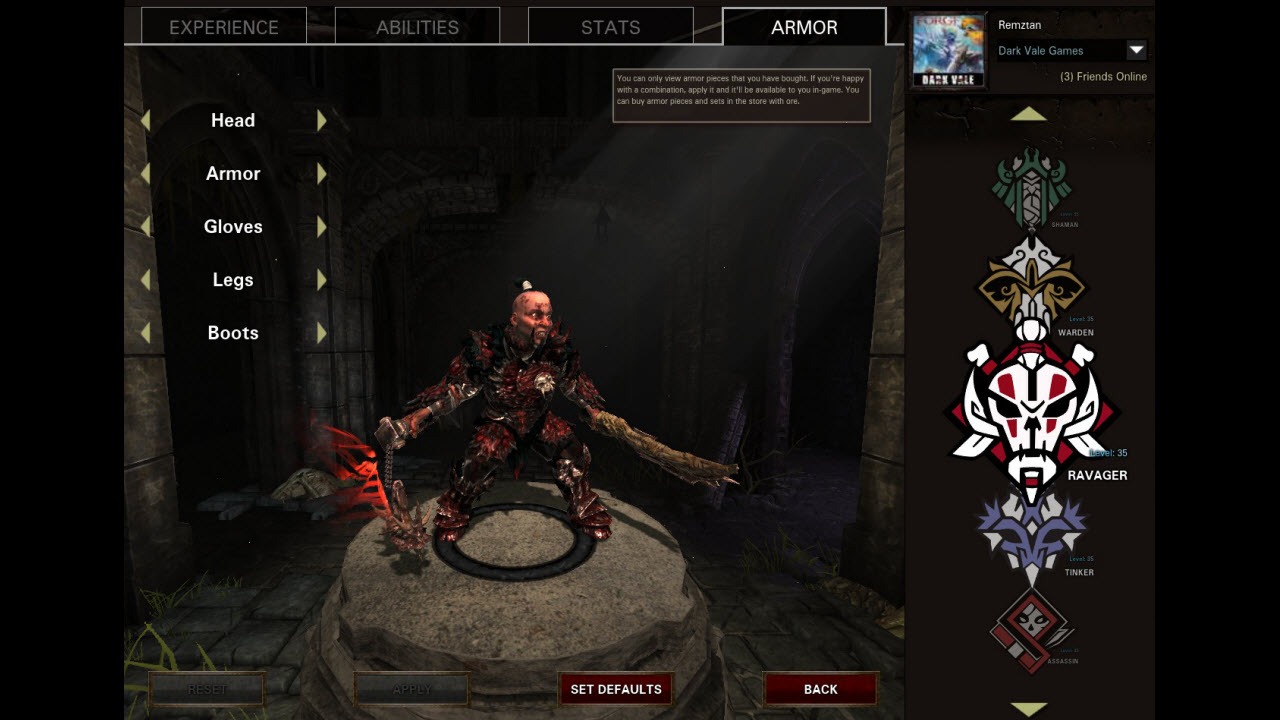1280x720 pixels.
Task: Switch to the next Boots variant
Action: (322, 332)
